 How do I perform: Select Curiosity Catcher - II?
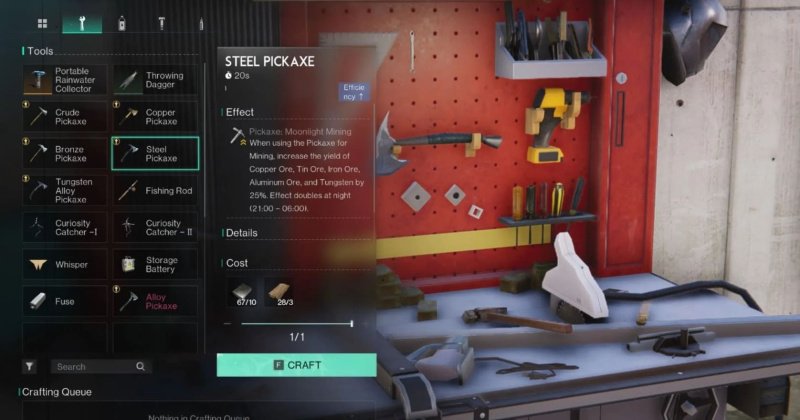(155, 228)
